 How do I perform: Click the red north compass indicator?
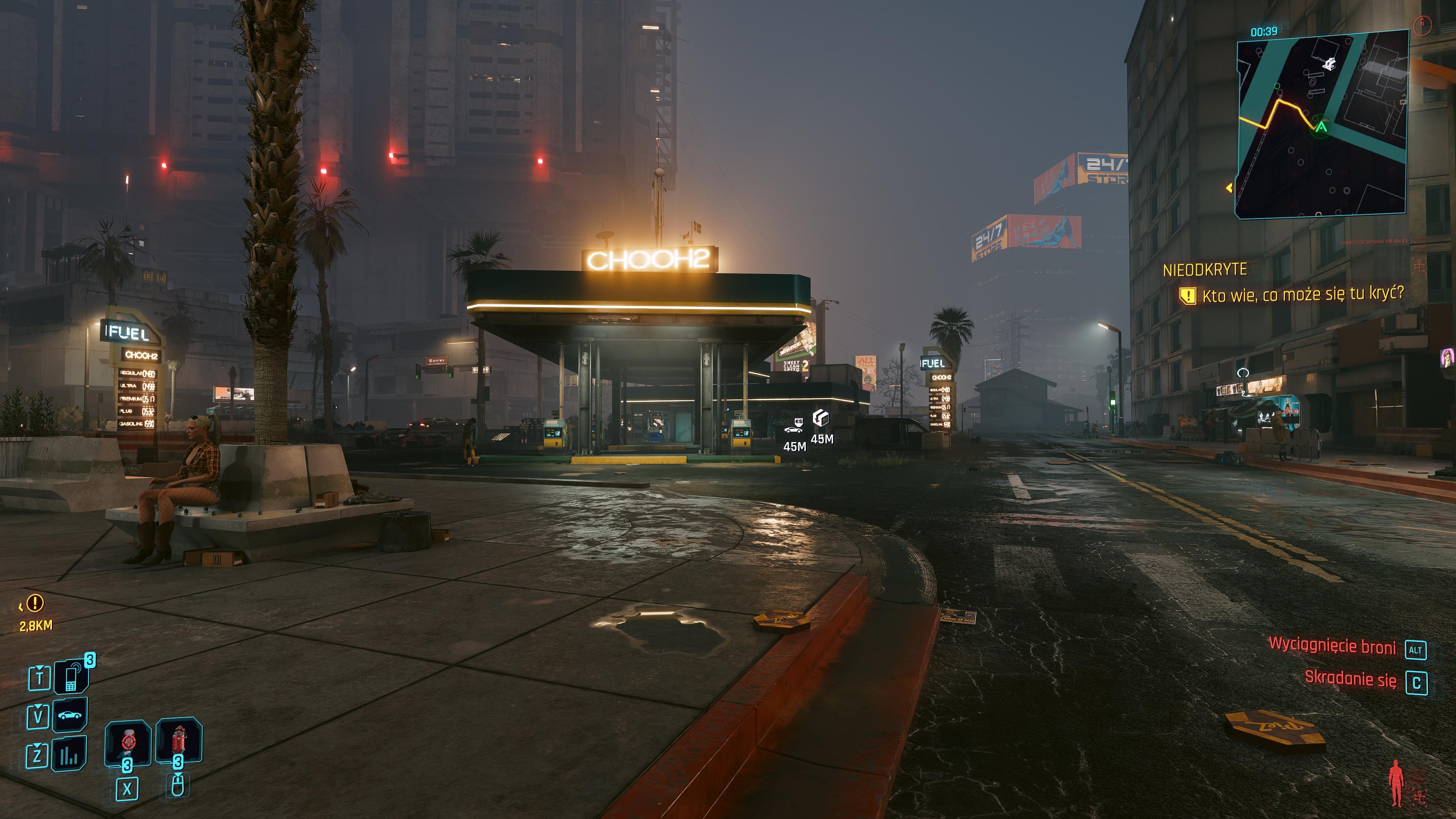[1423, 24]
